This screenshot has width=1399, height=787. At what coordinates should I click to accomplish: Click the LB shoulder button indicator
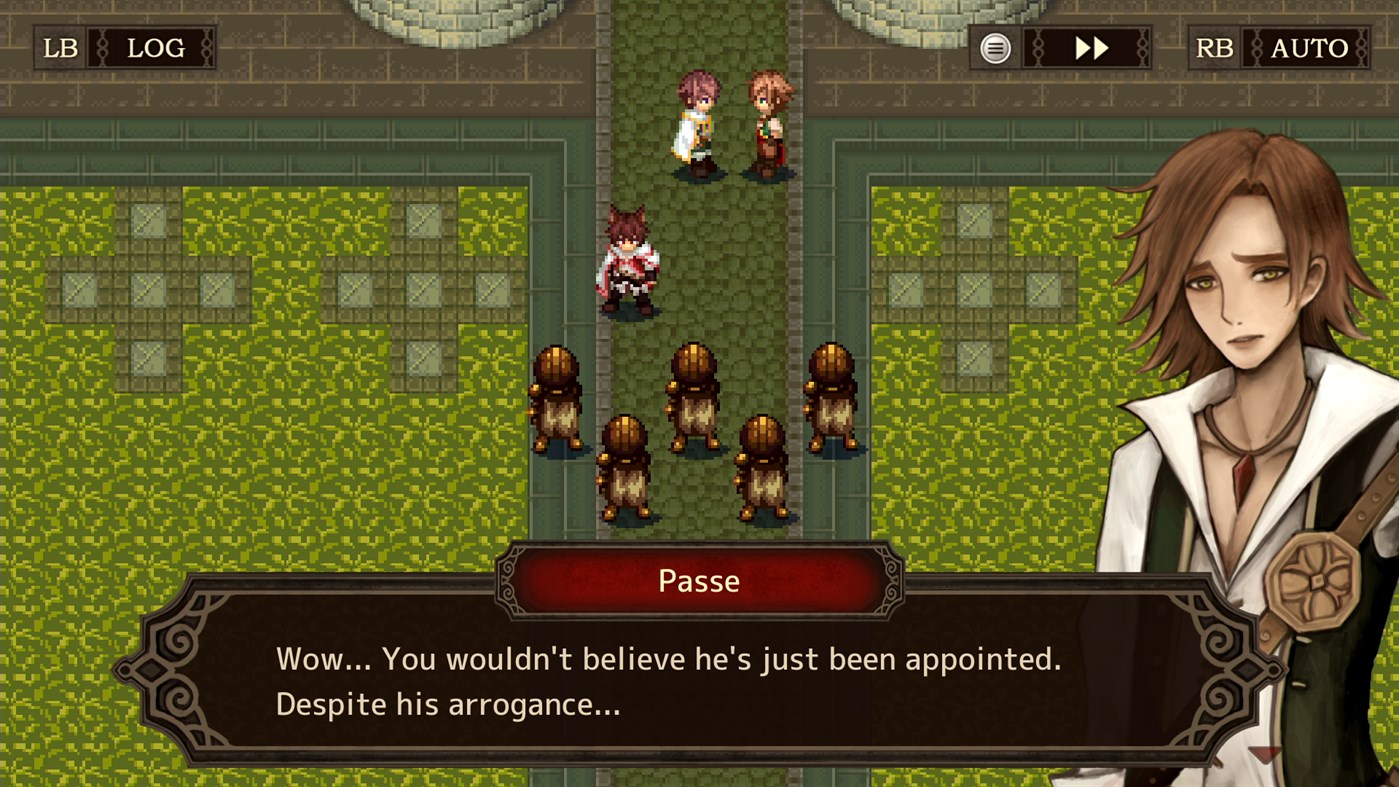[59, 47]
